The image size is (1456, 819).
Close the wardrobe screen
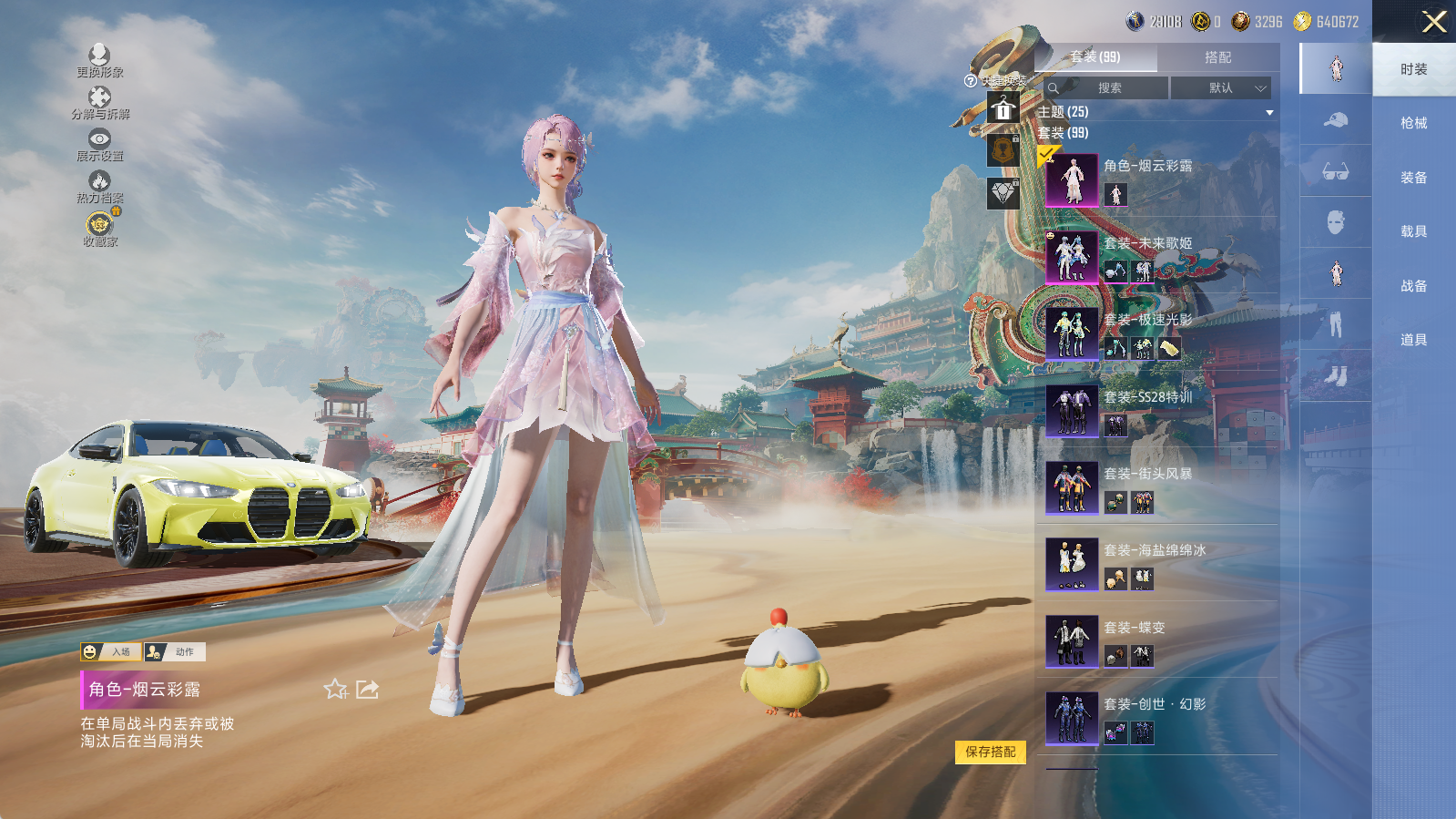click(1433, 22)
